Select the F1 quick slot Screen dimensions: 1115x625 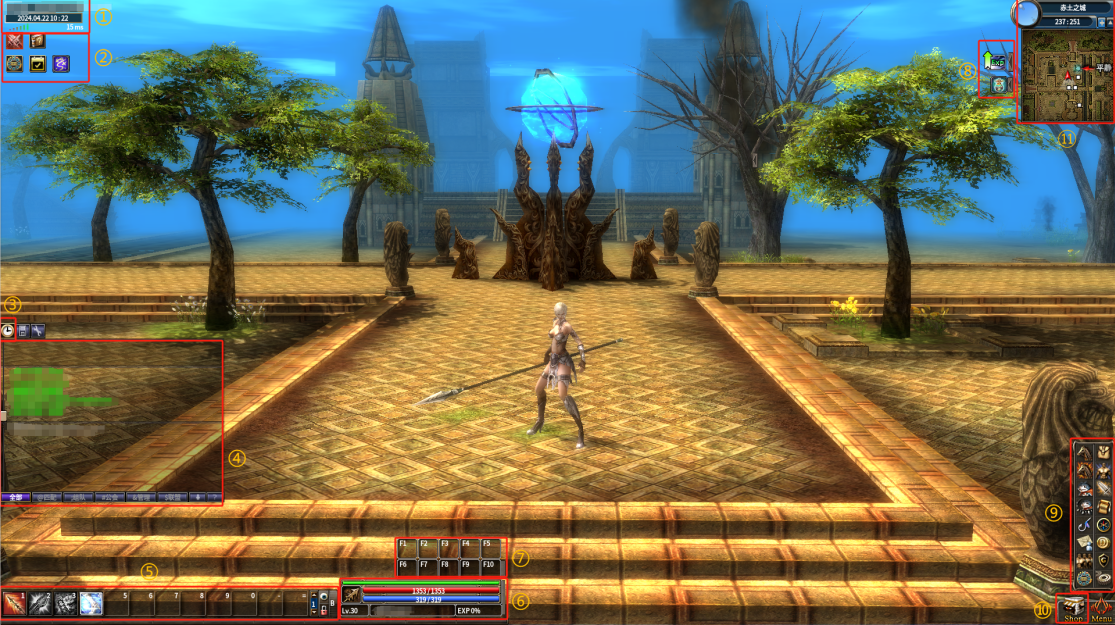407,548
